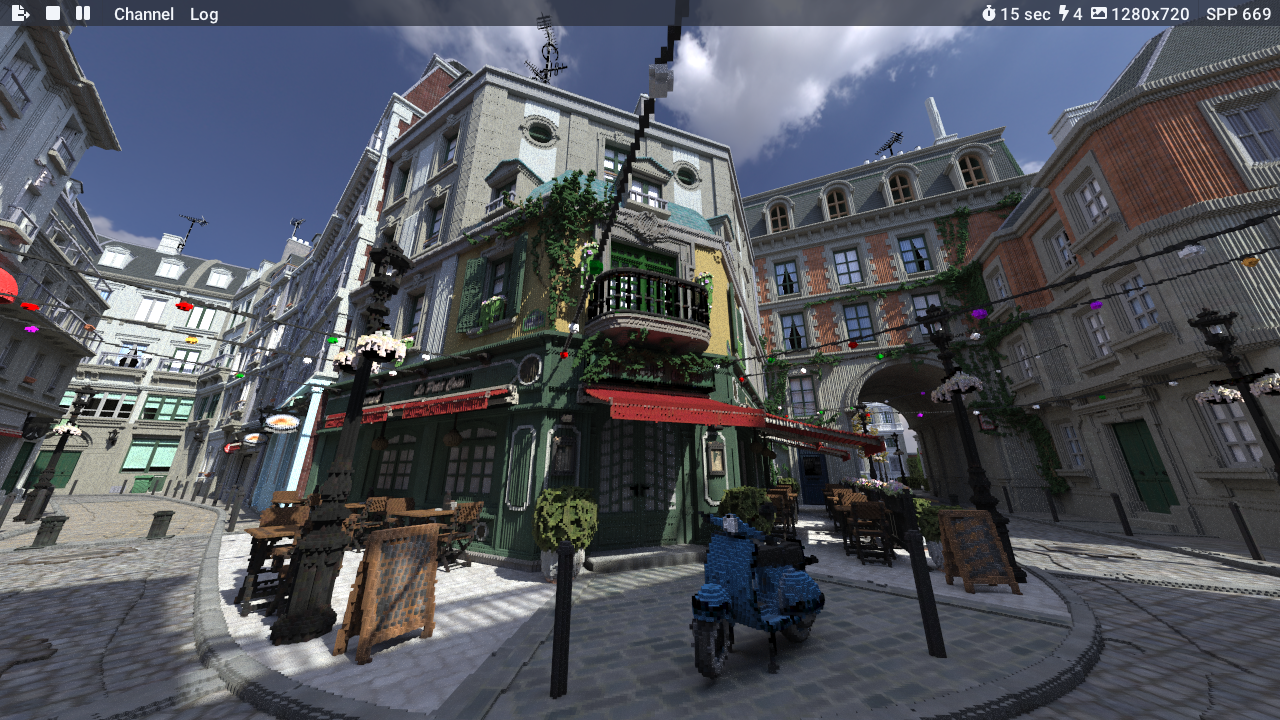Open the Channel menu
This screenshot has height=720, width=1280.
(143, 14)
